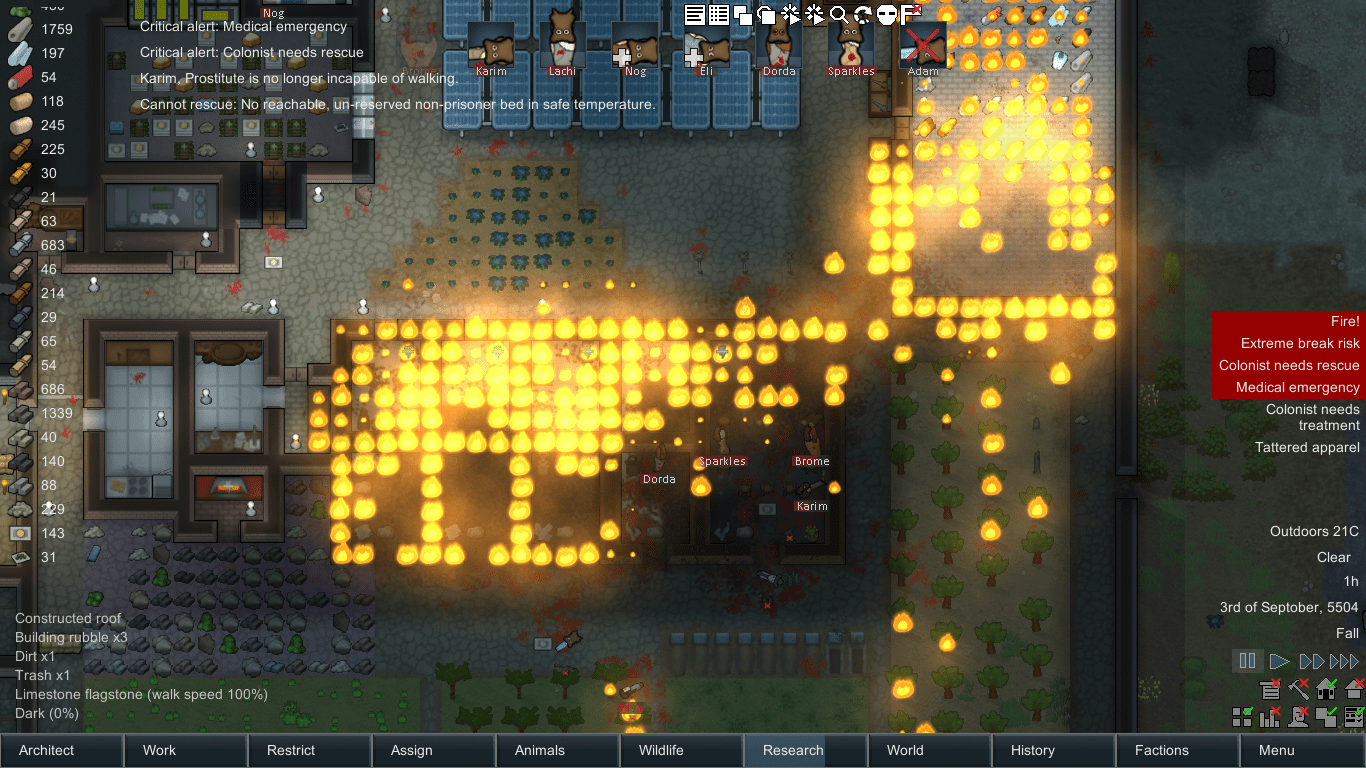This screenshot has width=1366, height=768.
Task: Click the flag icon marked with a red X
Action: [911, 13]
